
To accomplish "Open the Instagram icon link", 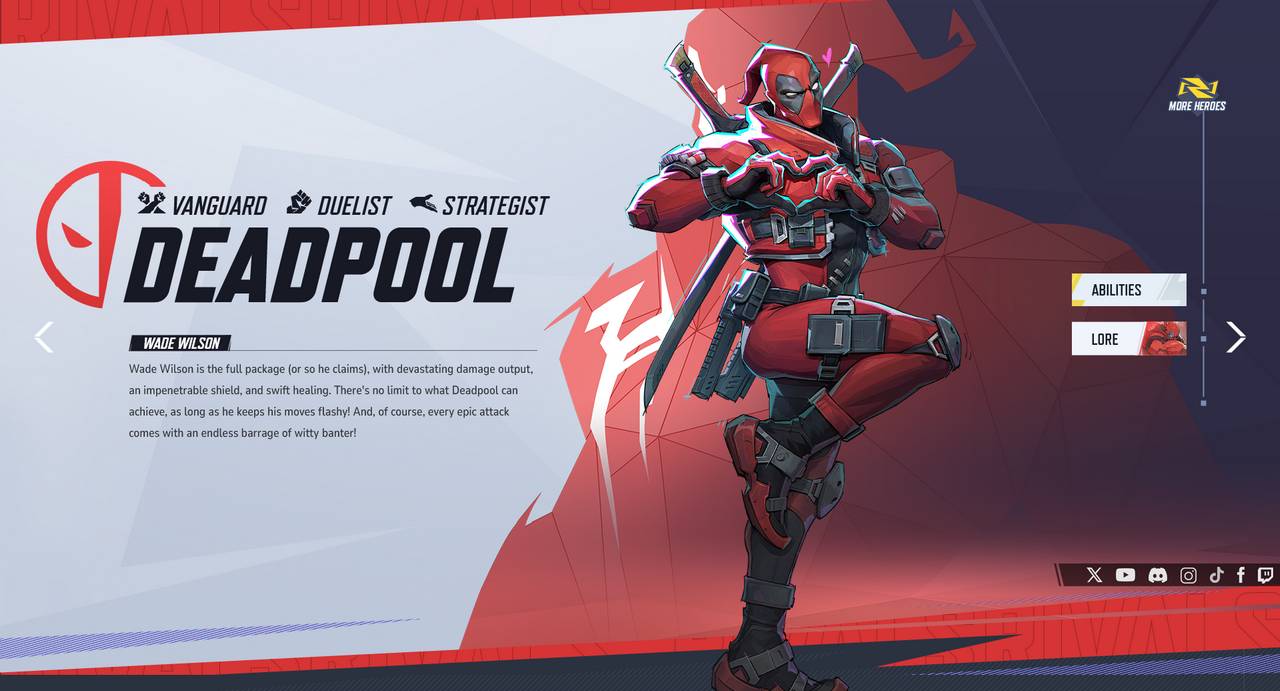I will (1188, 575).
